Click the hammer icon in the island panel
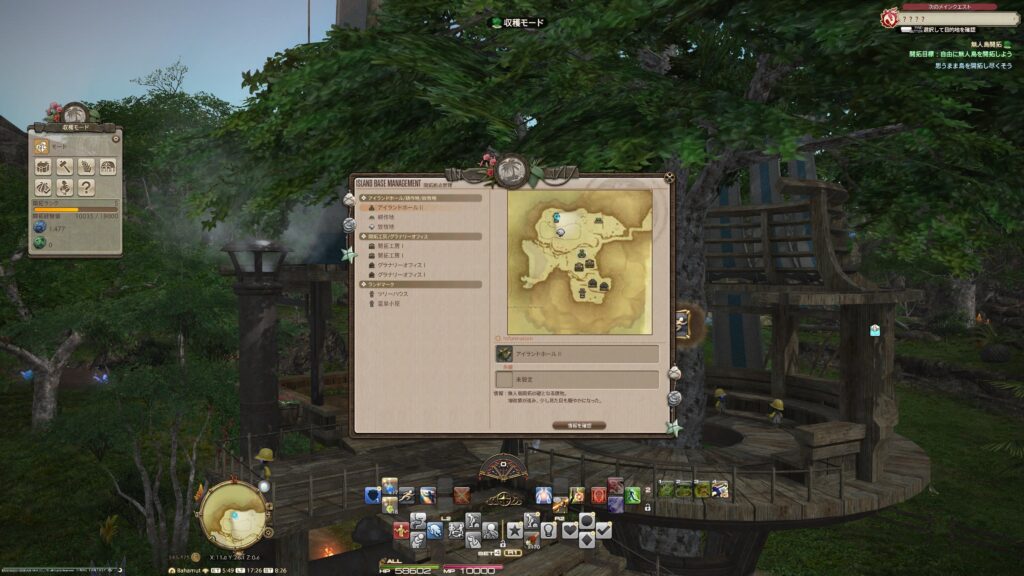Viewport: 1024px width, 576px height. coord(65,166)
